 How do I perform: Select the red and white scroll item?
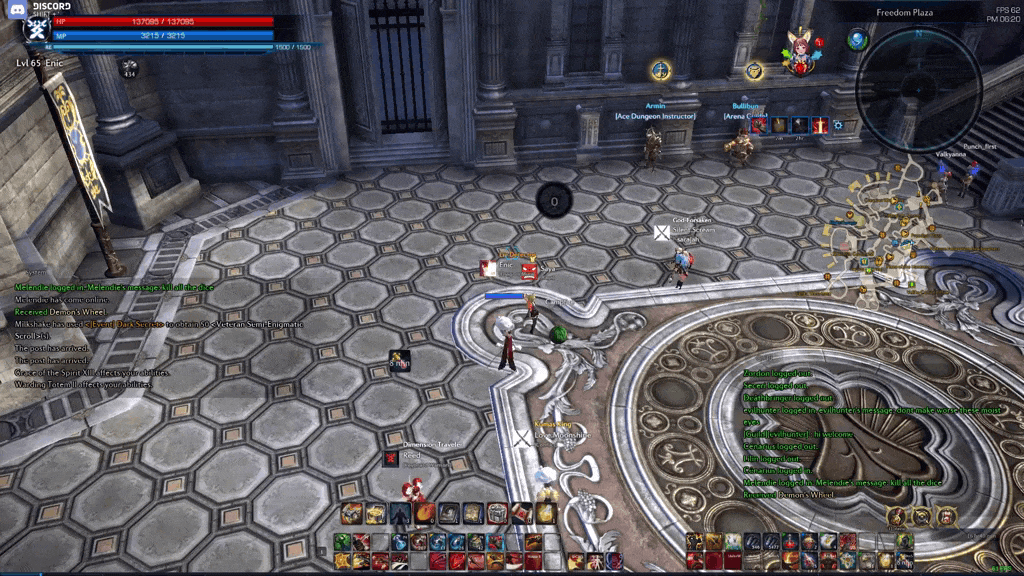click(x=521, y=514)
